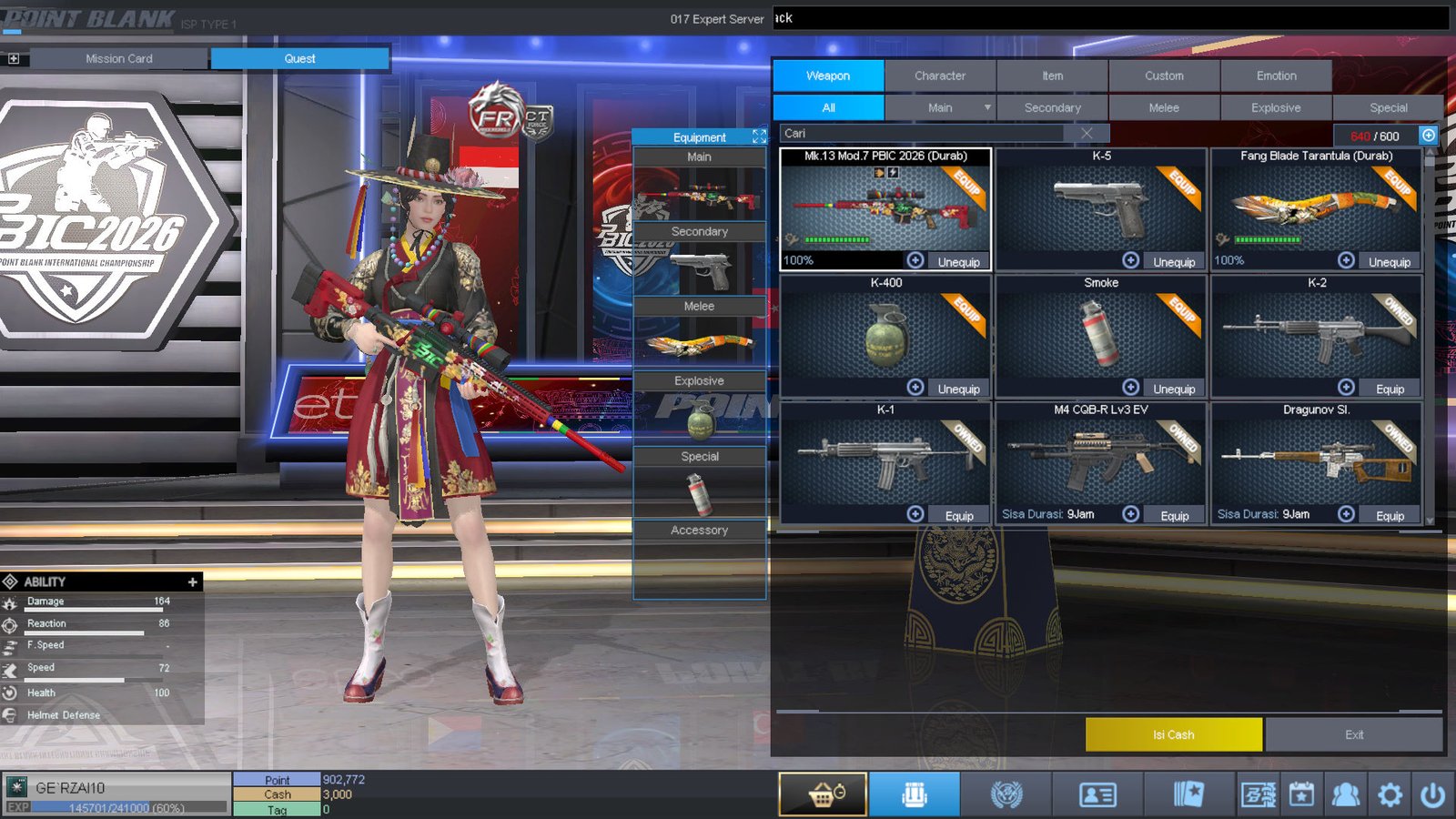
Task: Equip the M4 CQB-R Lv3 EV
Action: [x=1174, y=516]
